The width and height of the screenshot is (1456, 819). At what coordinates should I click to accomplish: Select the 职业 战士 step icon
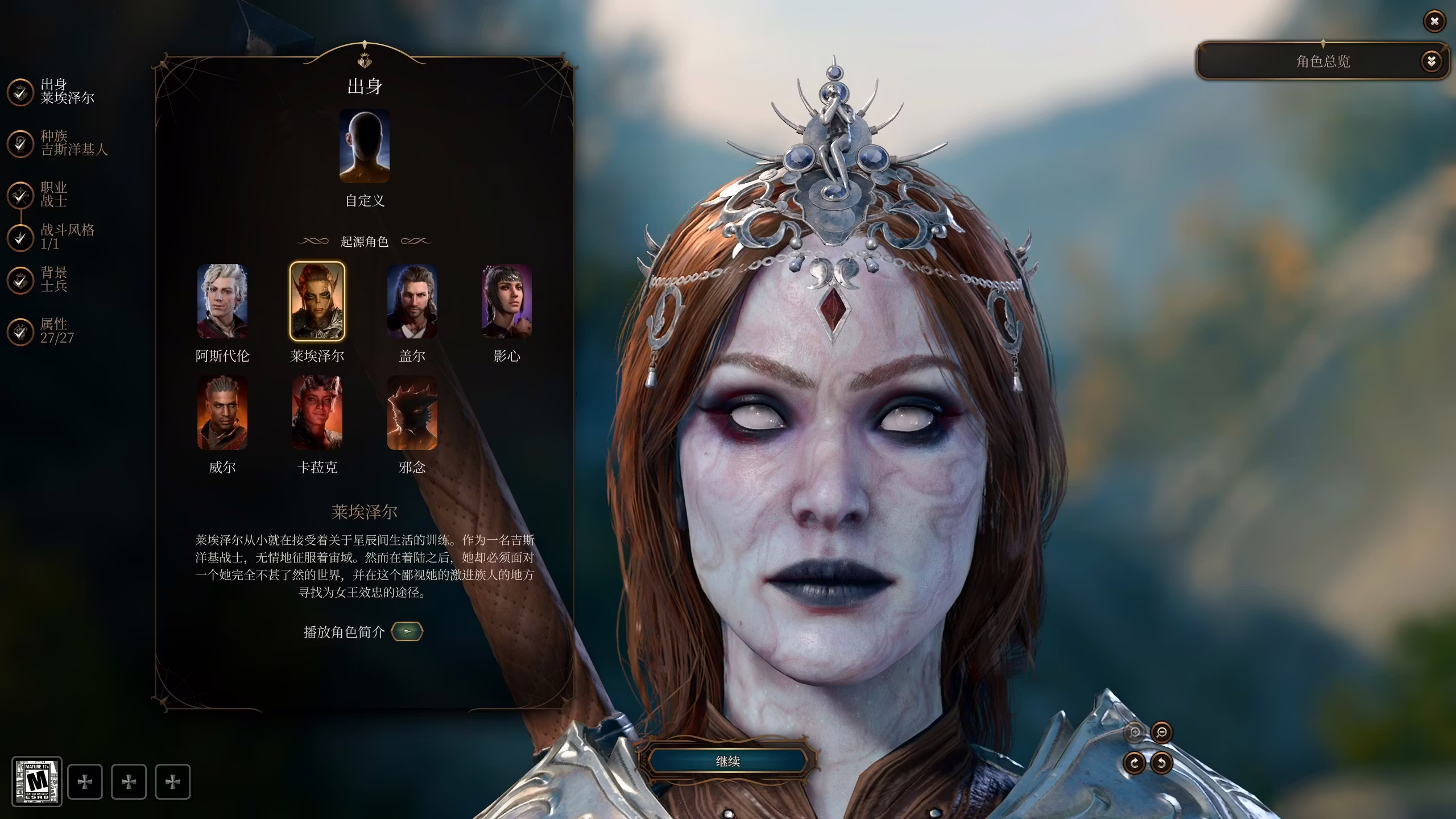[x=20, y=196]
